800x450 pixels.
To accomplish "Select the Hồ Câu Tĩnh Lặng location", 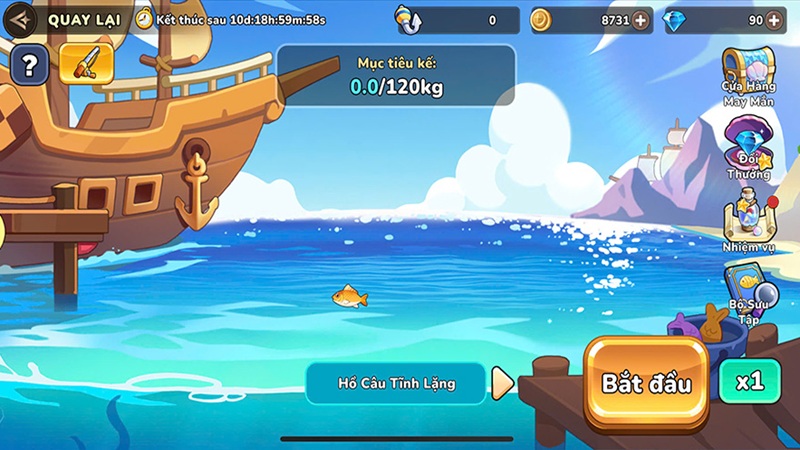I will click(x=396, y=383).
